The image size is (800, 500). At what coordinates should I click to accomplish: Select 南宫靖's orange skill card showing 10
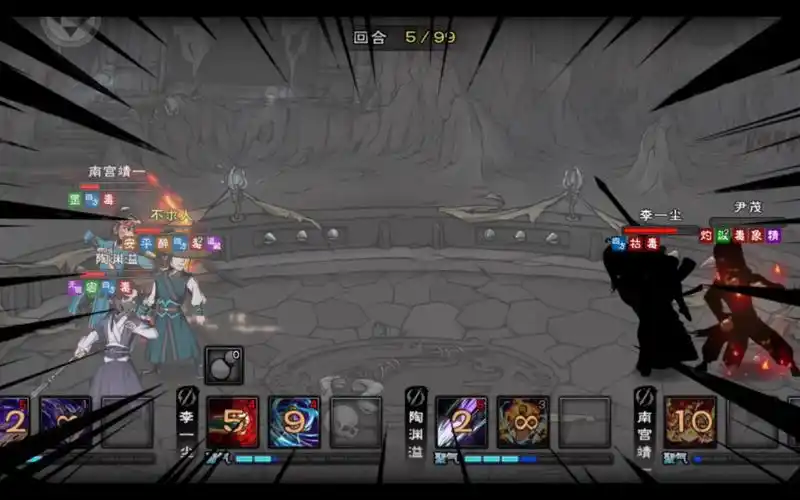pos(690,422)
